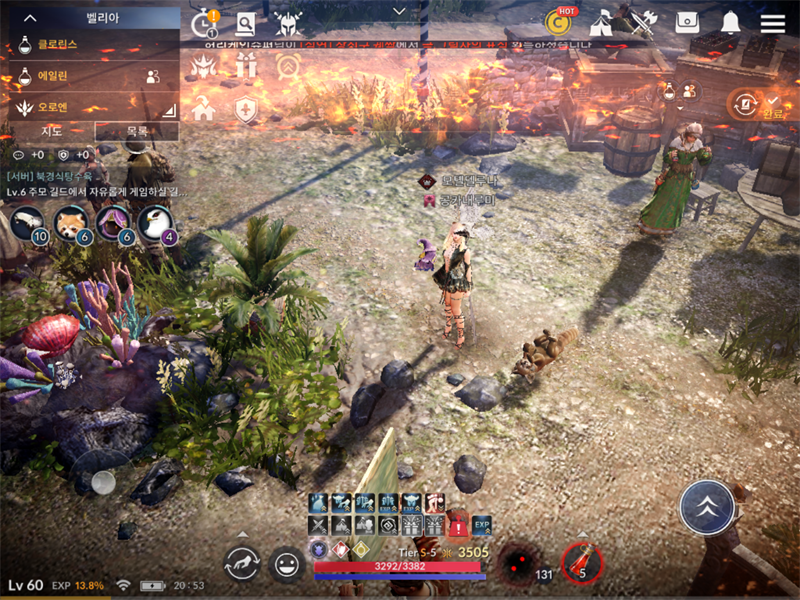Viewport: 800px width, 600px height.
Task: Switch to the 지도 map tab
Action: (52, 131)
